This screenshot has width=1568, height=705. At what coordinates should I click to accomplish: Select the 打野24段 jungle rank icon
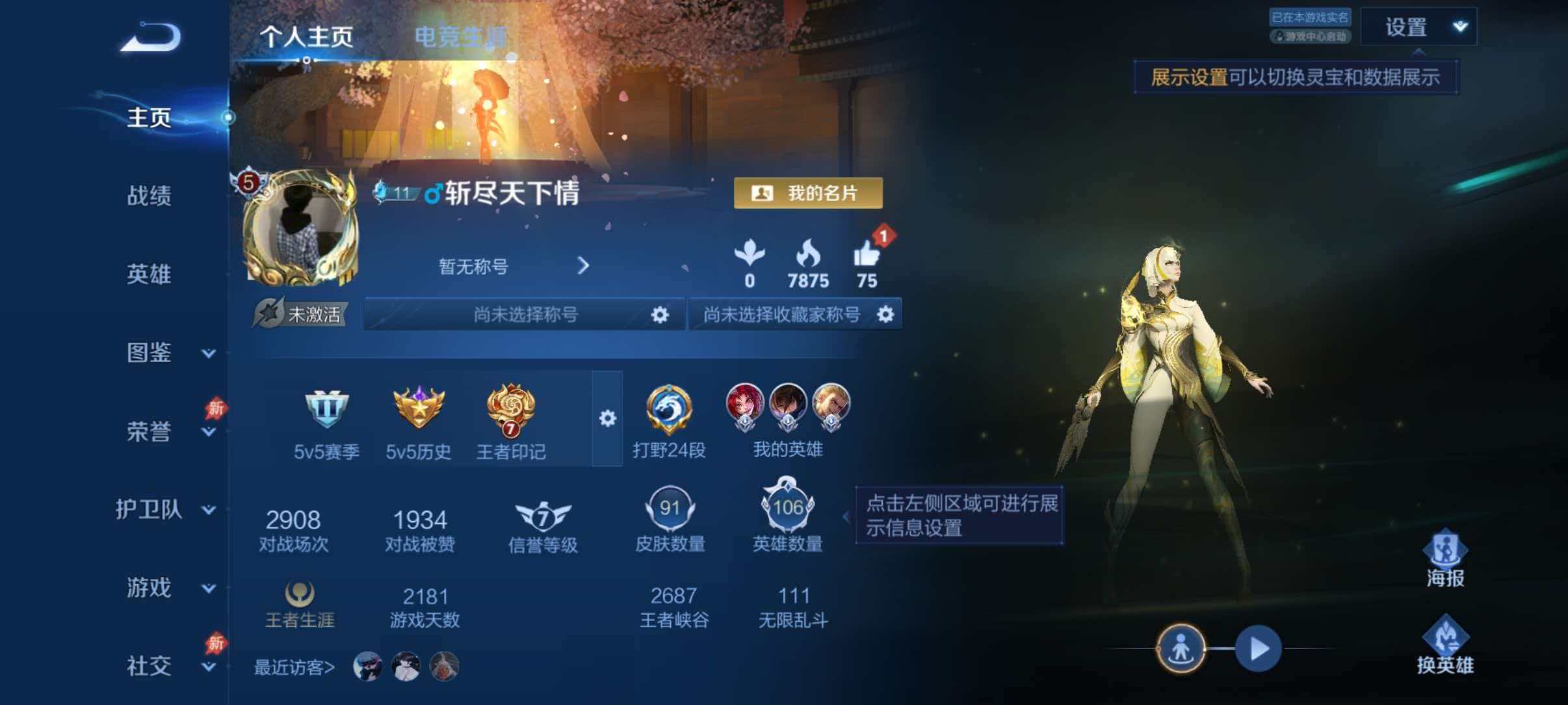tap(670, 410)
